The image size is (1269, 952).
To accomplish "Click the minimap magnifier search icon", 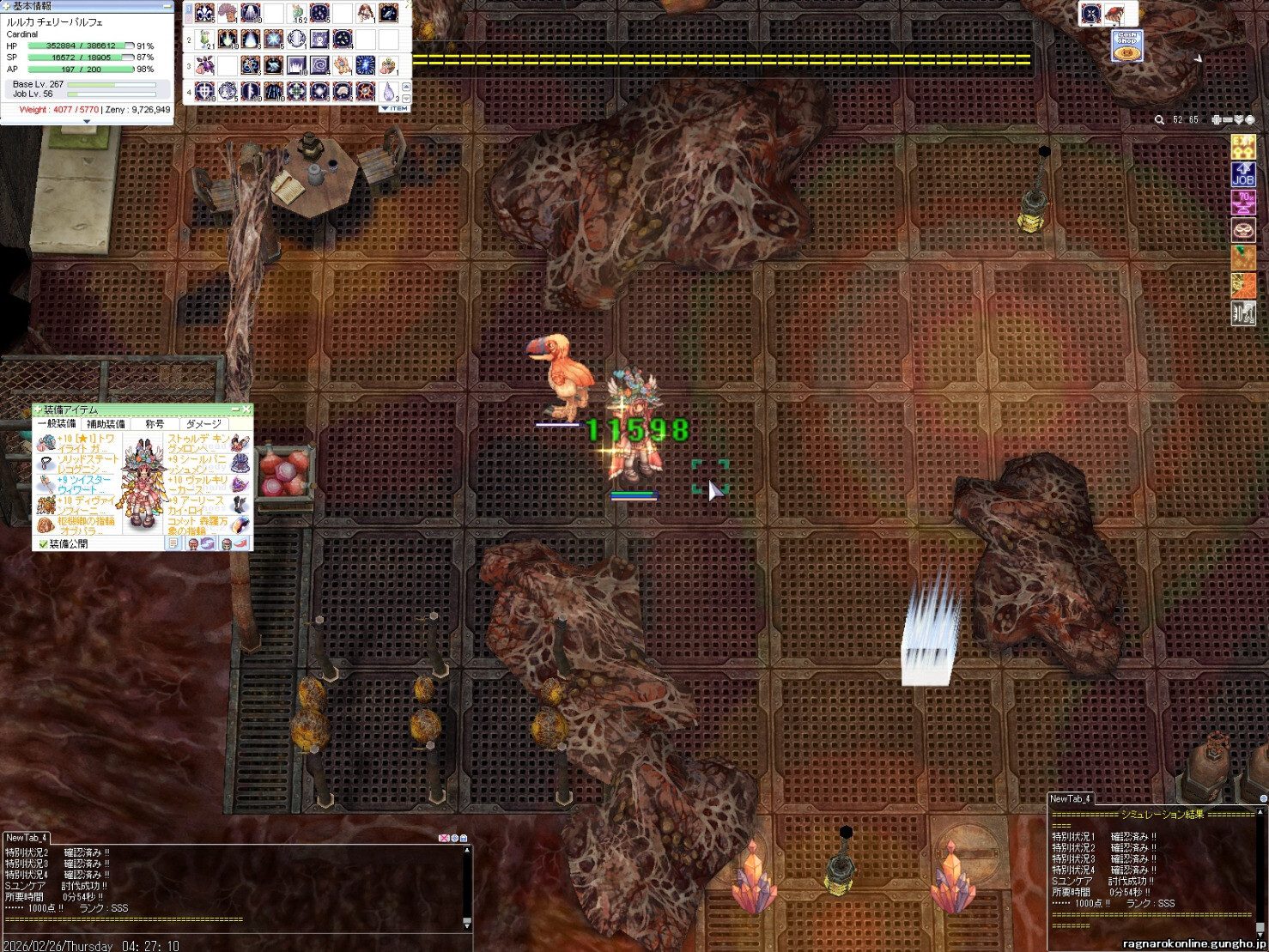I will (x=1159, y=120).
